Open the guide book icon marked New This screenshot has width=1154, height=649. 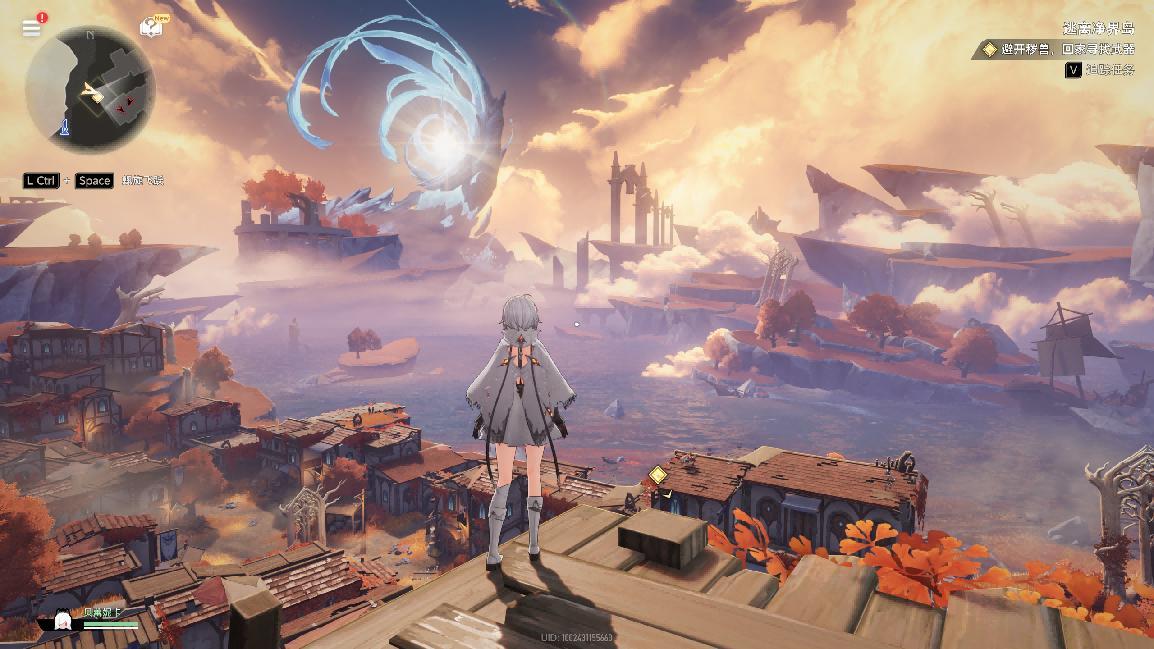tap(151, 27)
